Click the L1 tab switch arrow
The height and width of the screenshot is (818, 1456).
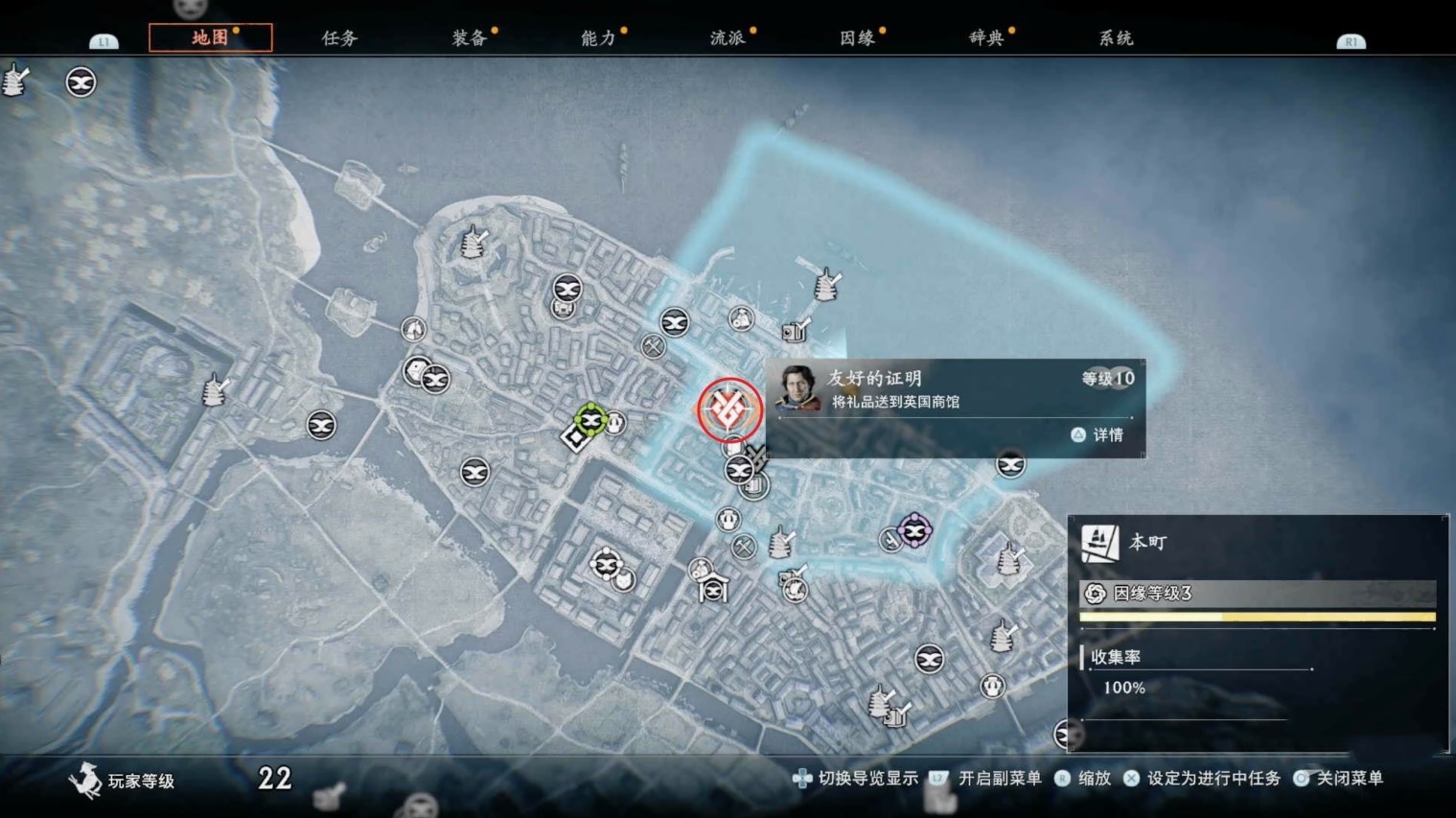pos(104,40)
